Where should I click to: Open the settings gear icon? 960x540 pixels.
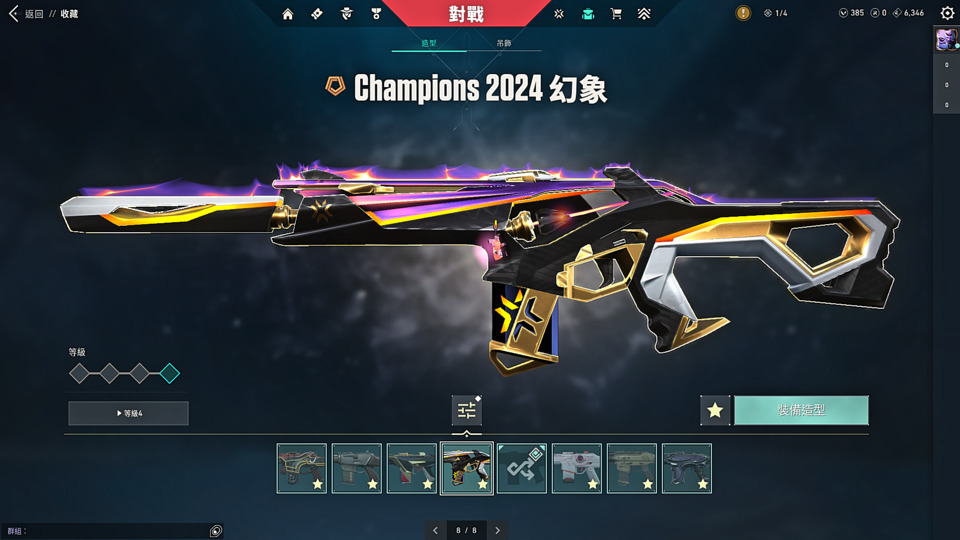[x=947, y=14]
